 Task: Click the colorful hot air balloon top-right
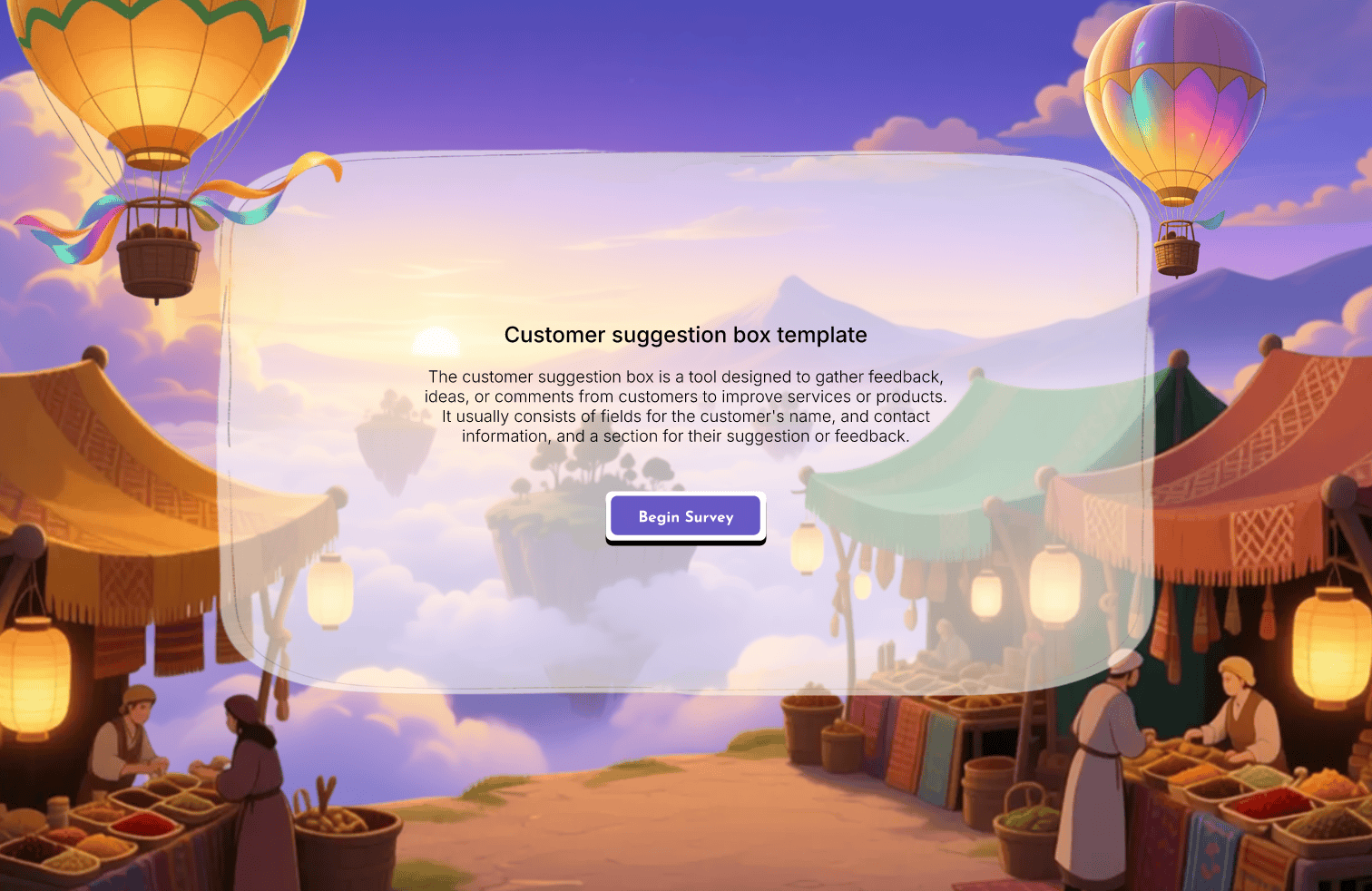click(1175, 100)
